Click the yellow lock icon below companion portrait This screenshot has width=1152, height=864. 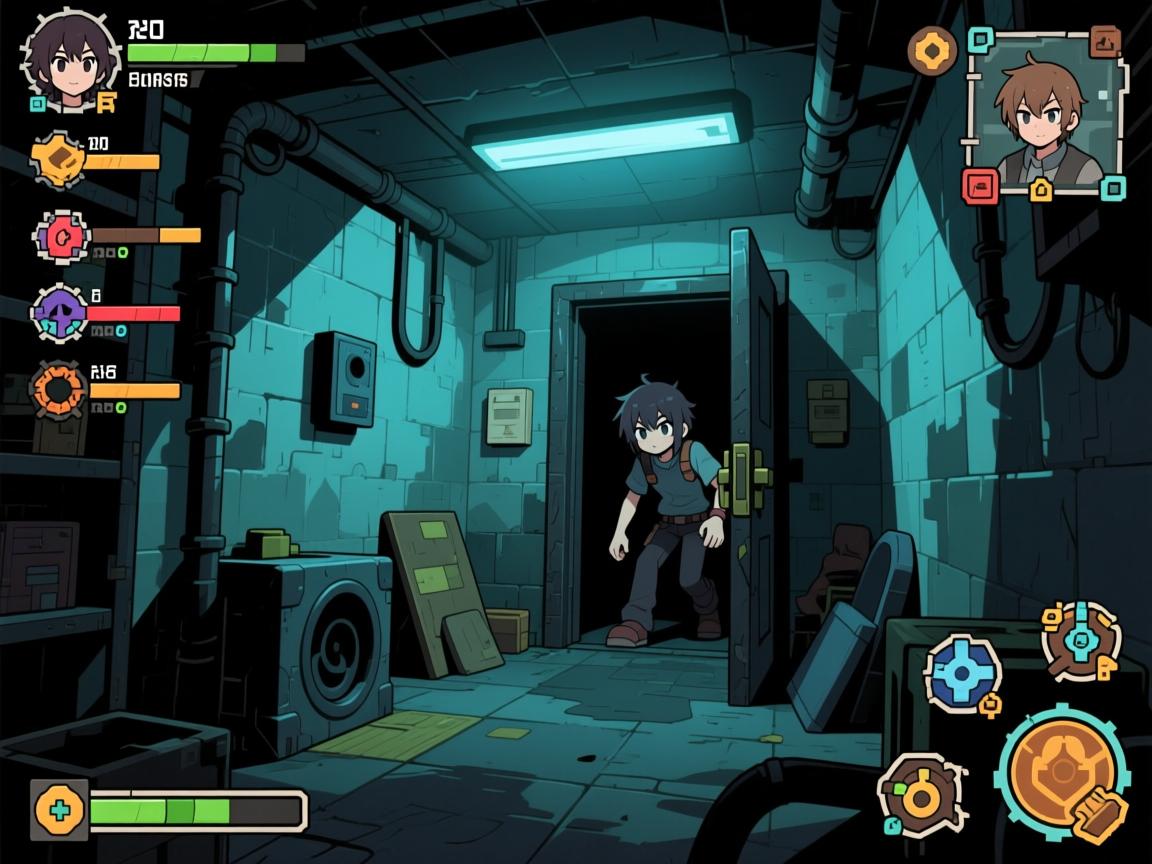pos(1041,188)
